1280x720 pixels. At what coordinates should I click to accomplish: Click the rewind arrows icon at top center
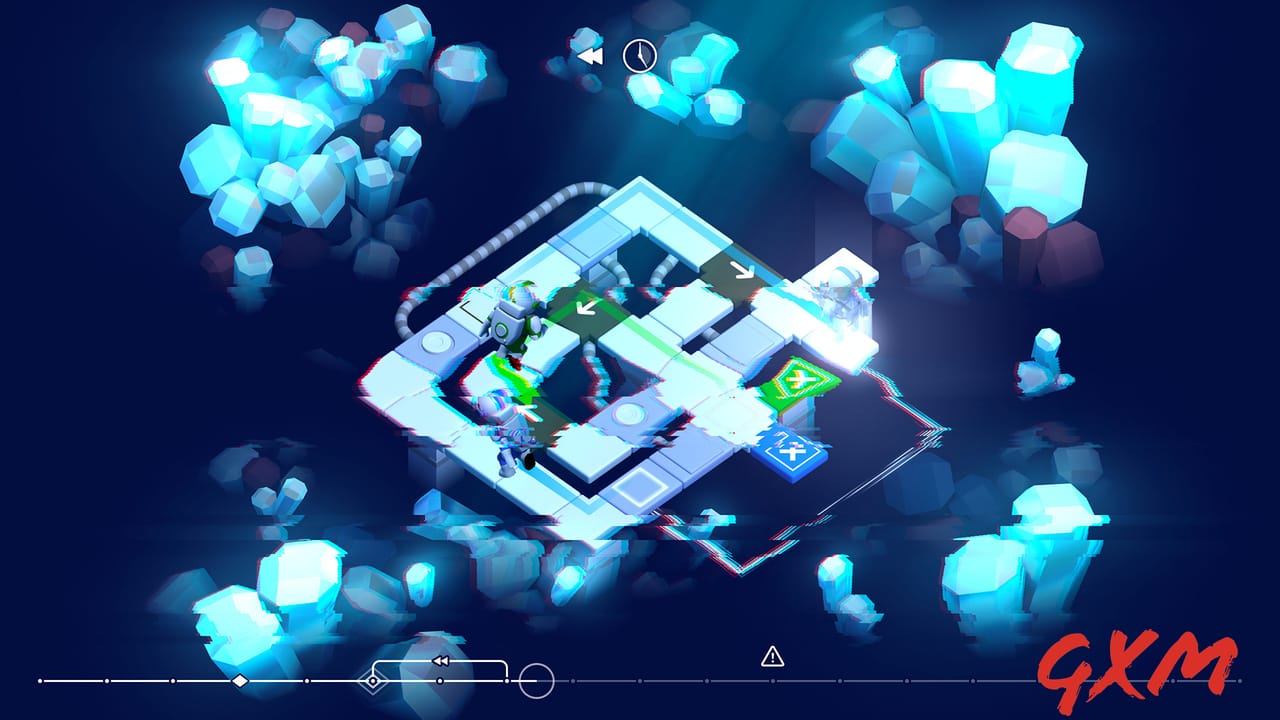pyautogui.click(x=588, y=56)
